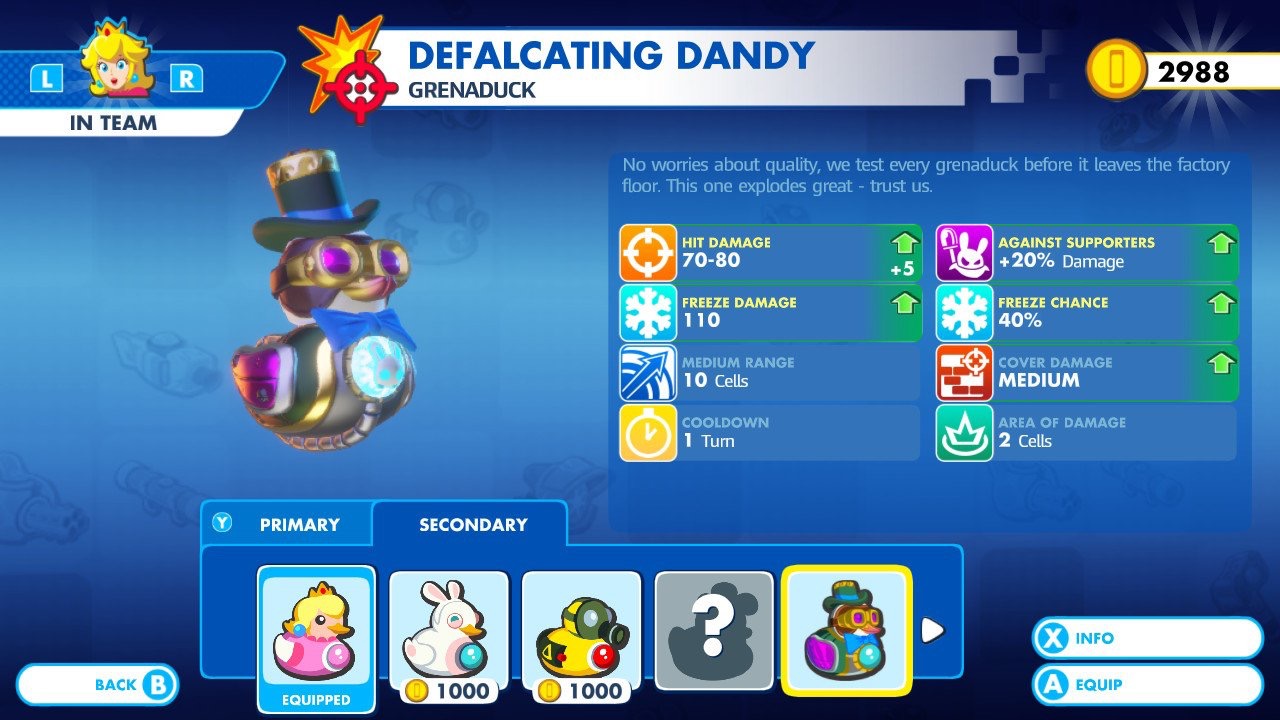Open the weapon Info panel
This screenshot has width=1280, height=720.
(1147, 638)
